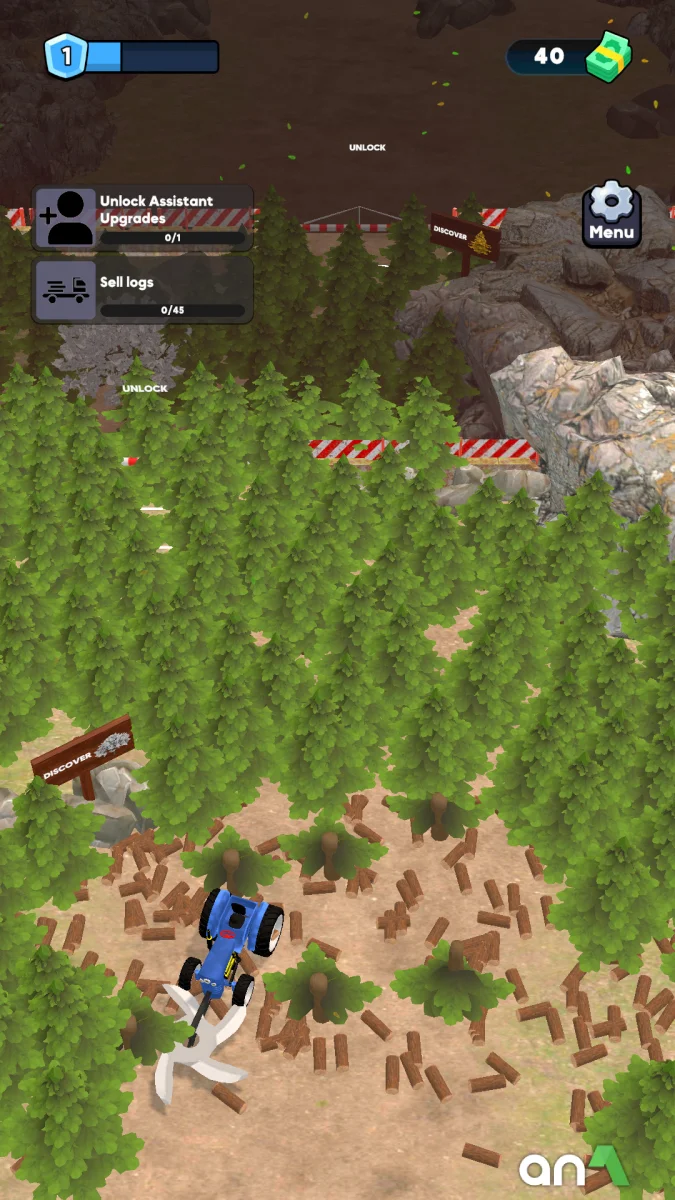The height and width of the screenshot is (1200, 675).
Task: Click the level 1 shield badge
Action: (66, 56)
